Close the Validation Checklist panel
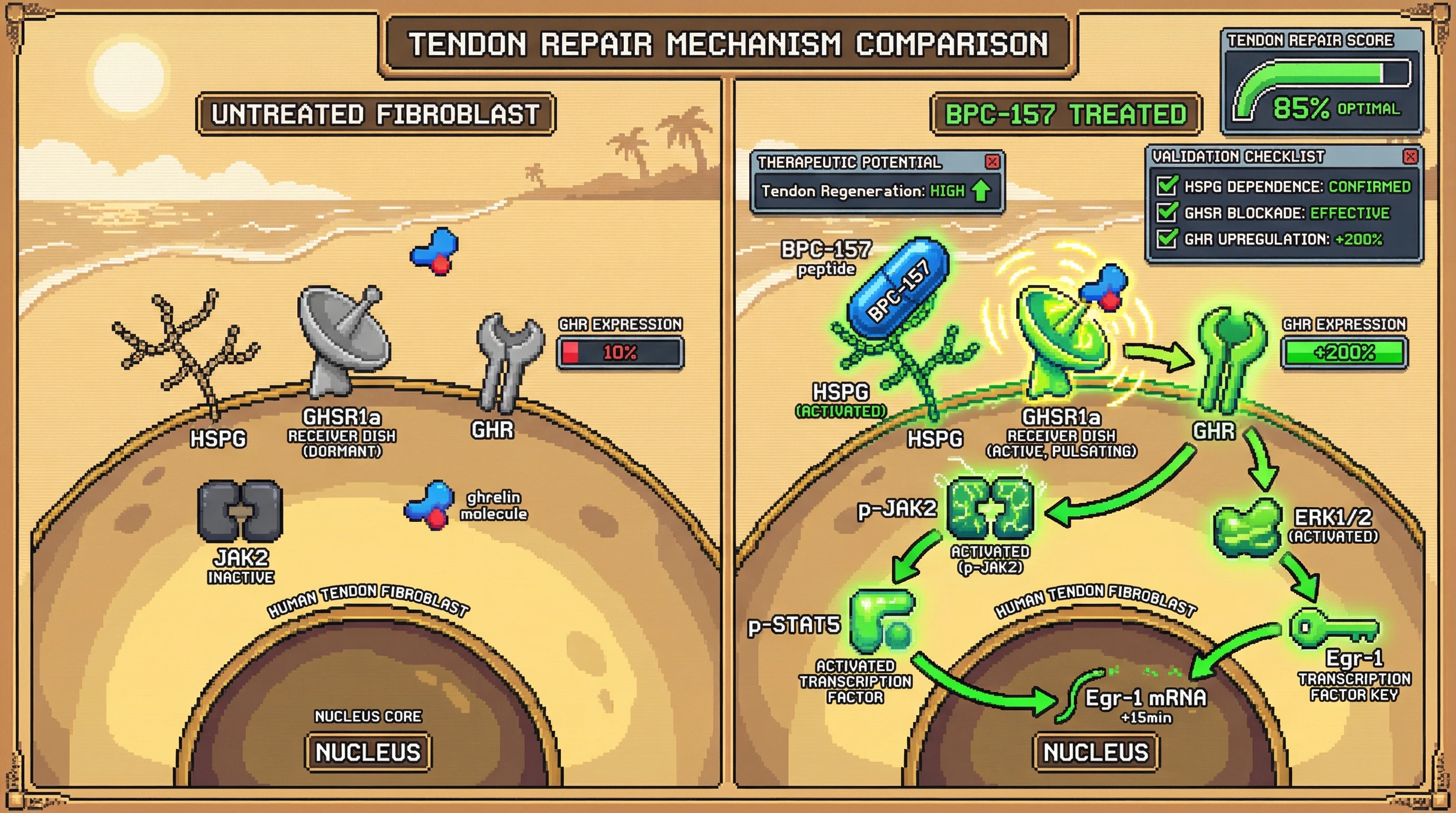The width and height of the screenshot is (1456, 813). pos(1410,157)
